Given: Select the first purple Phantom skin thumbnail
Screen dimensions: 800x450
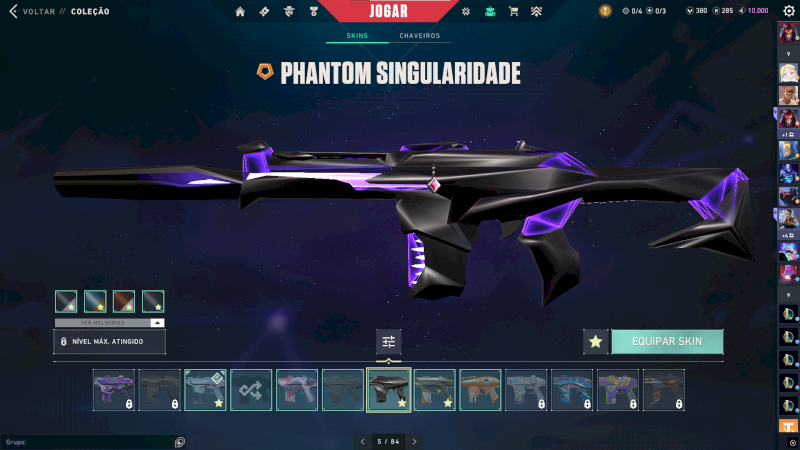Looking at the screenshot, I should pyautogui.click(x=114, y=390).
